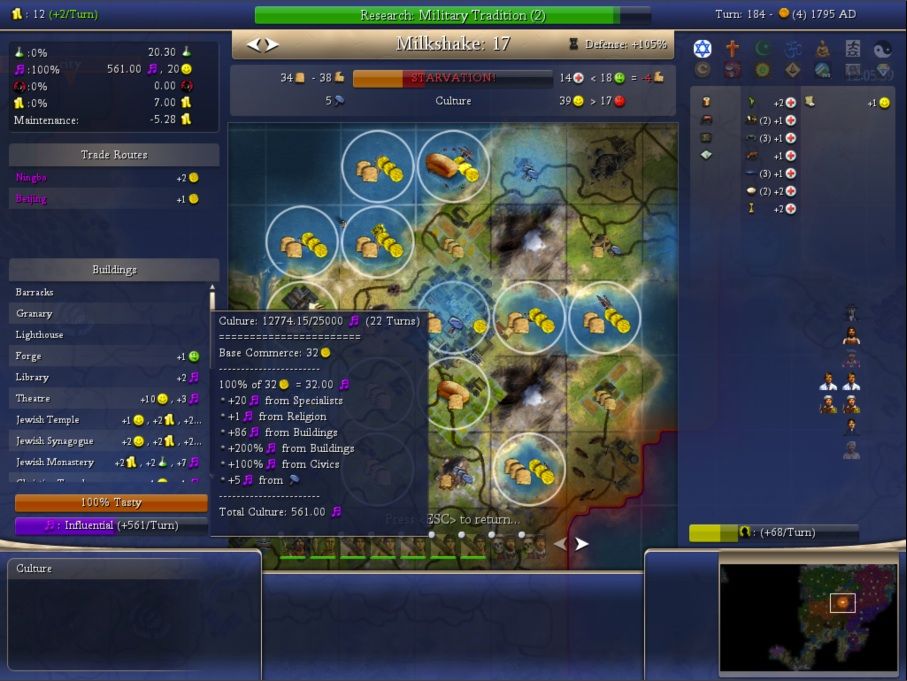The width and height of the screenshot is (907, 681).
Task: Click the 100% Tasty nationality bar
Action: (111, 503)
